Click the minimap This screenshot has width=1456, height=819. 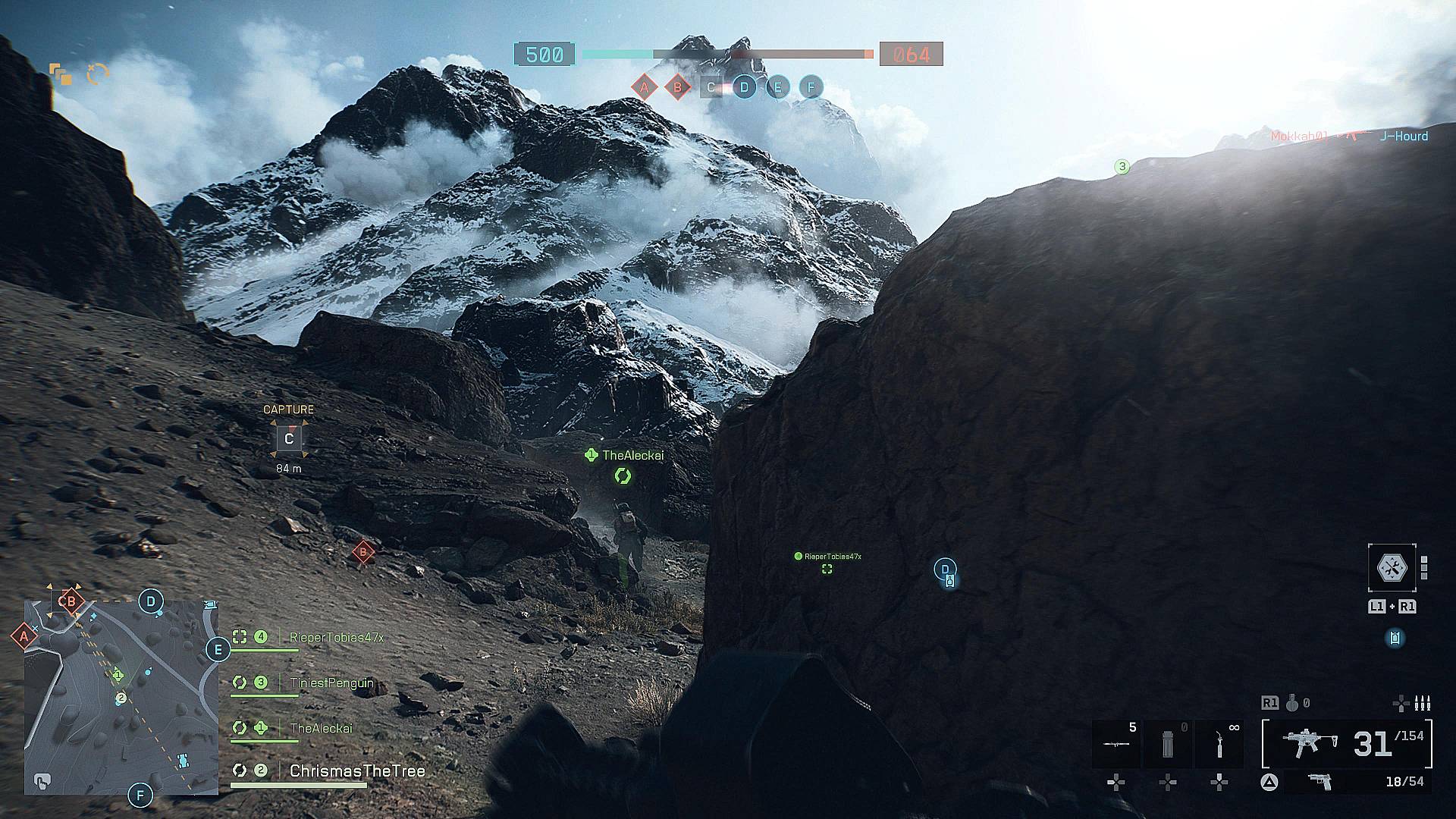121,698
